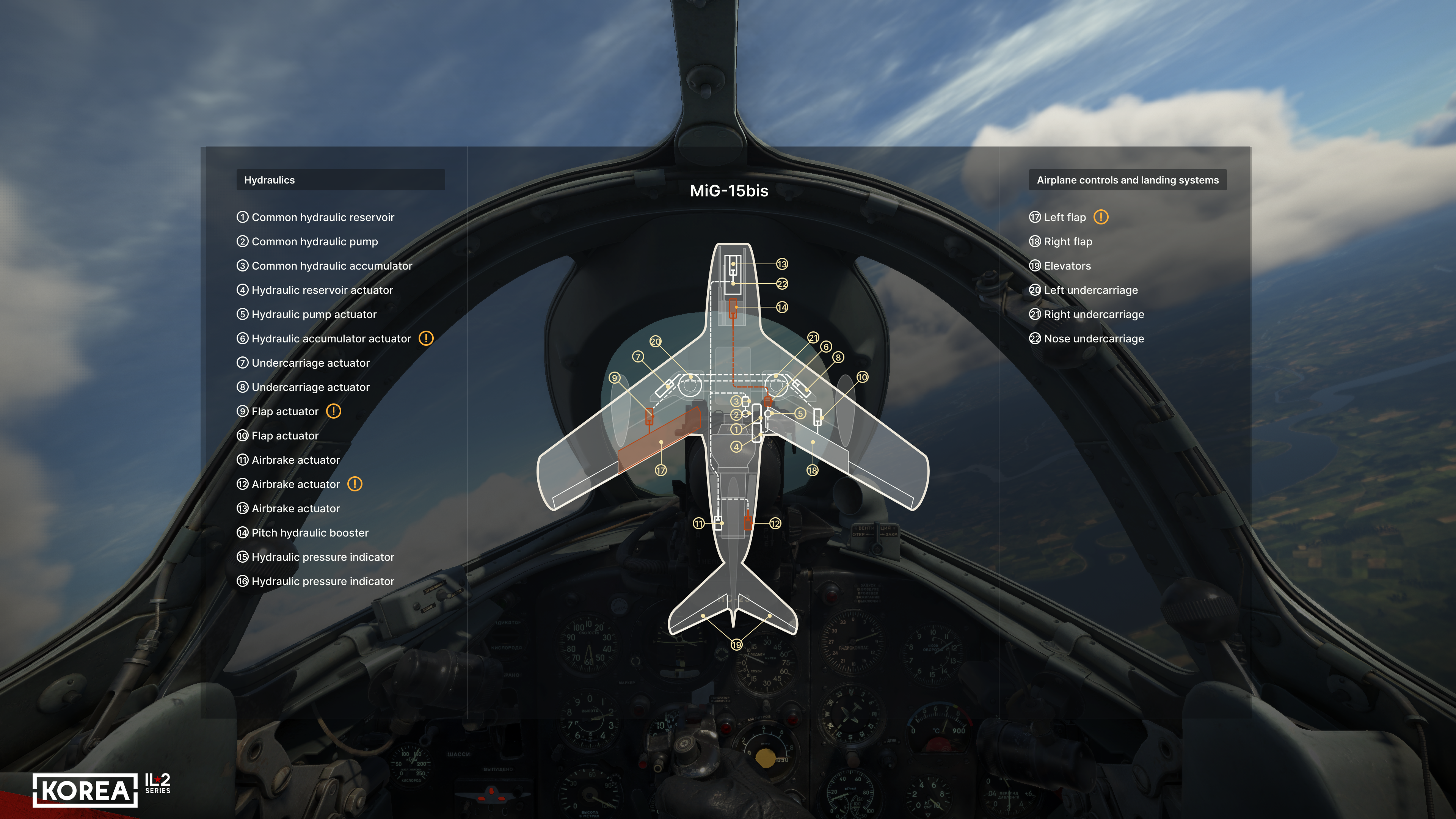Click marker 19 on the aircraft tail diagram
The width and height of the screenshot is (1456, 819).
736,644
